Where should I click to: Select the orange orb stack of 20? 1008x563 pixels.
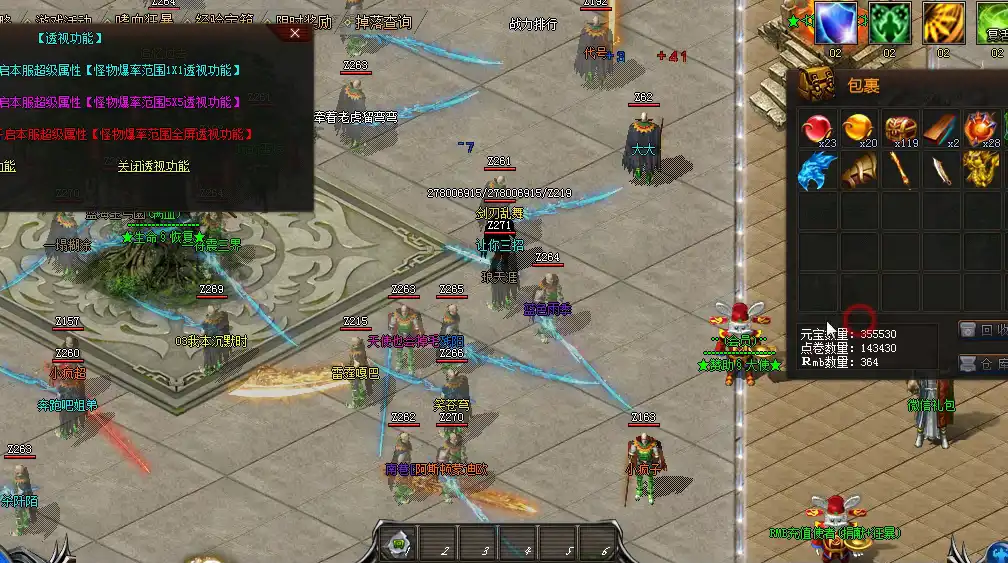[859, 130]
